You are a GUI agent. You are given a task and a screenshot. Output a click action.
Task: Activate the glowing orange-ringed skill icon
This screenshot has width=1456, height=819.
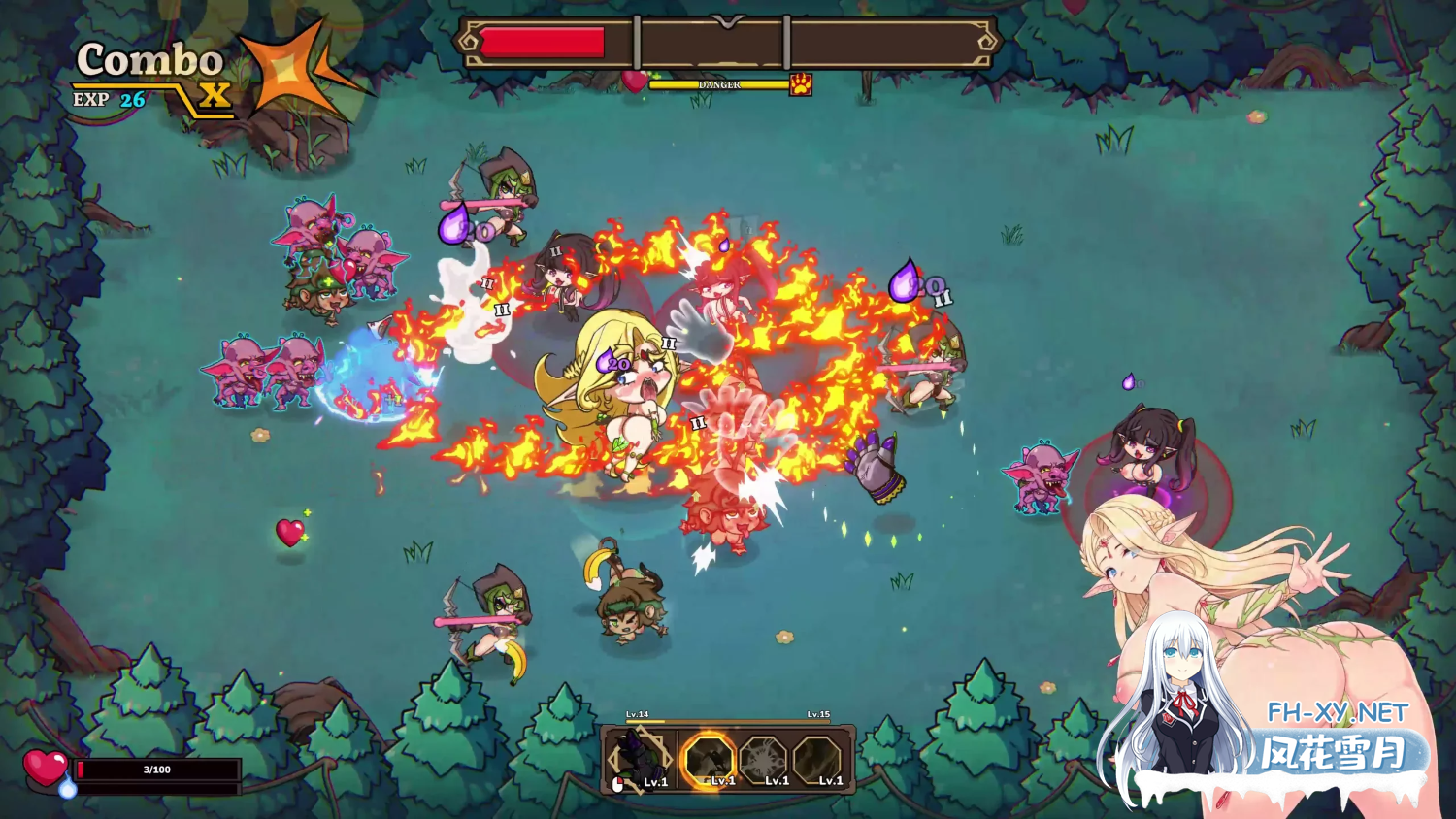(x=708, y=760)
